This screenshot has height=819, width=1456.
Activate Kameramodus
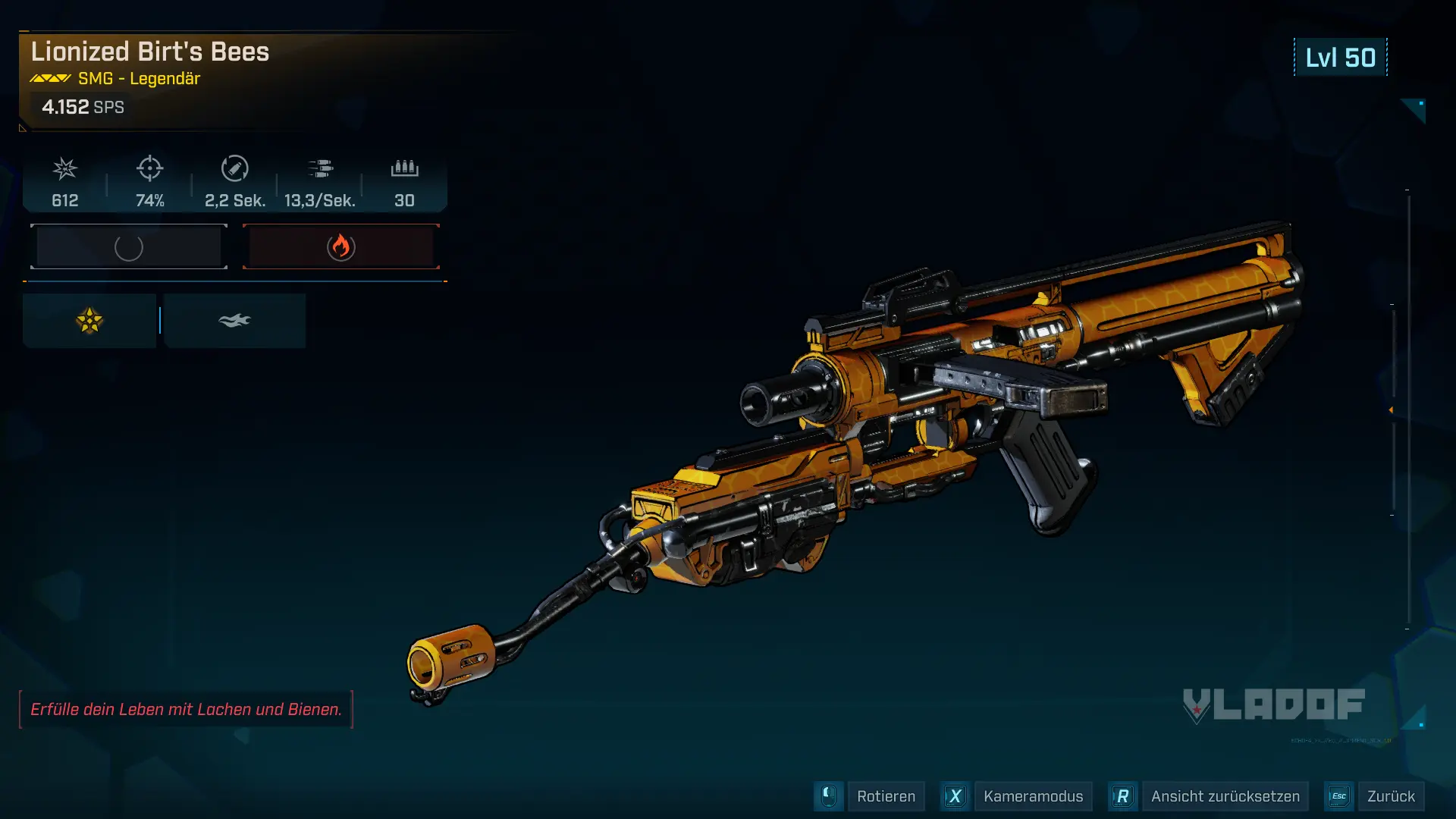(x=1032, y=796)
